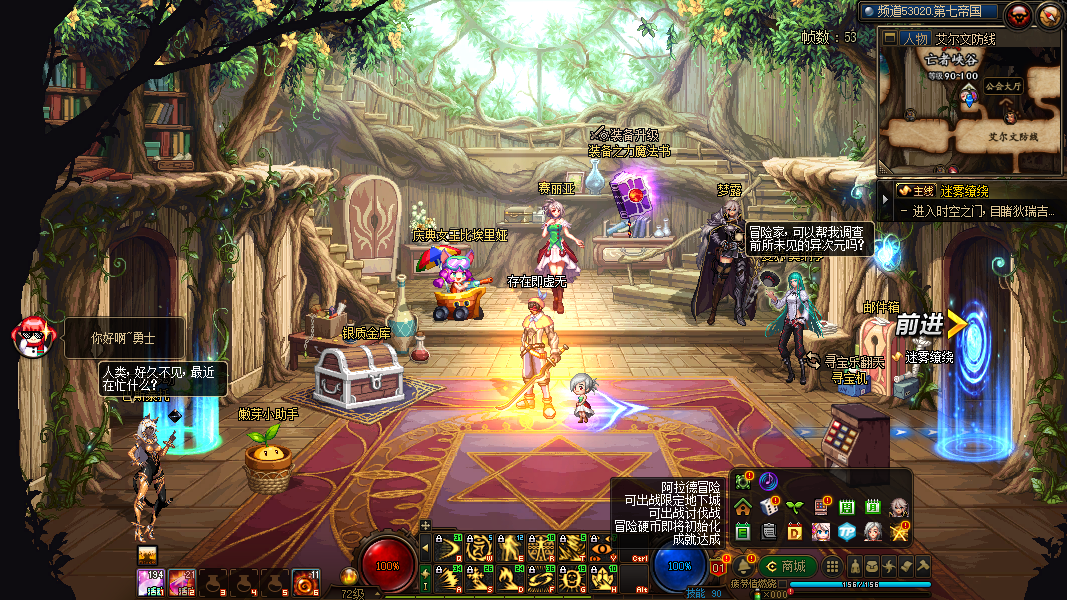Expand the quest tracker arrow
Image resolution: width=1067 pixels, height=600 pixels.
884,201
